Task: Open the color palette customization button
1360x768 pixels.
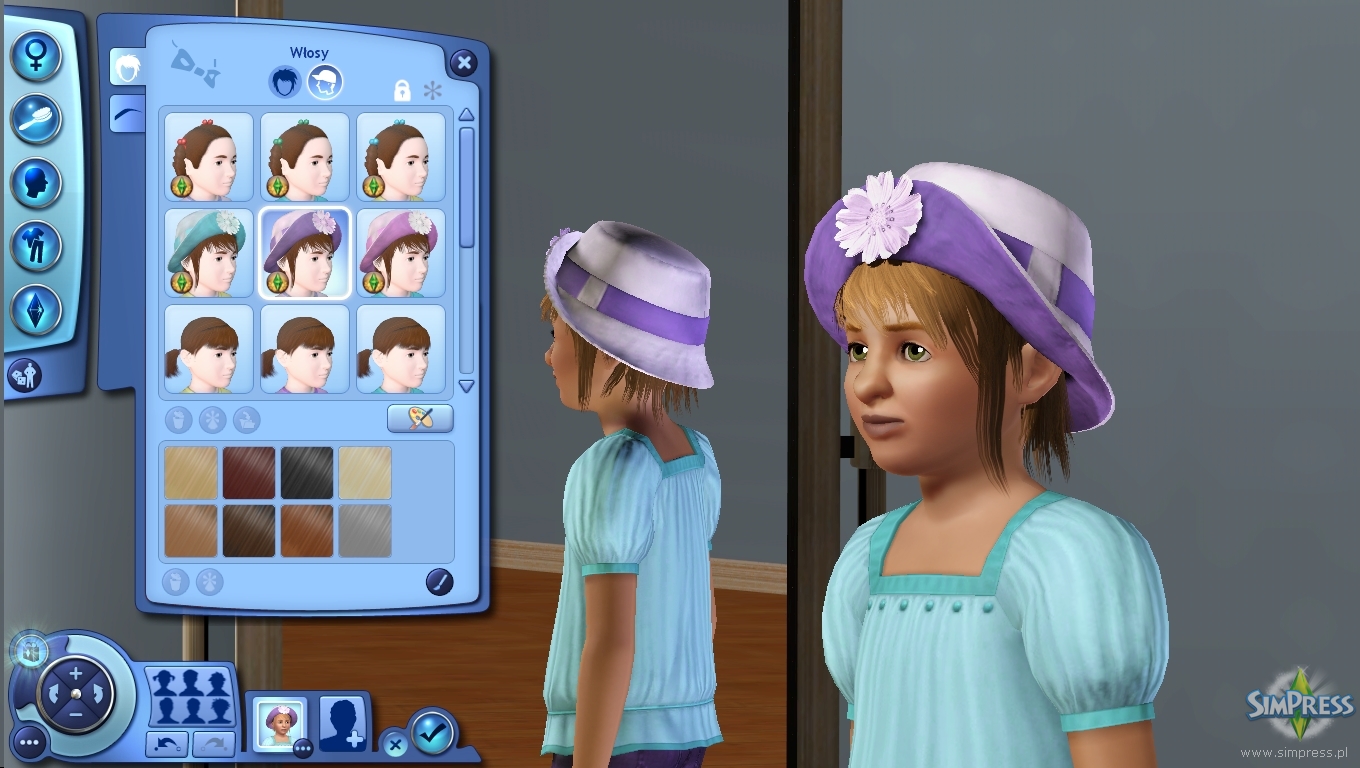Action: (419, 418)
